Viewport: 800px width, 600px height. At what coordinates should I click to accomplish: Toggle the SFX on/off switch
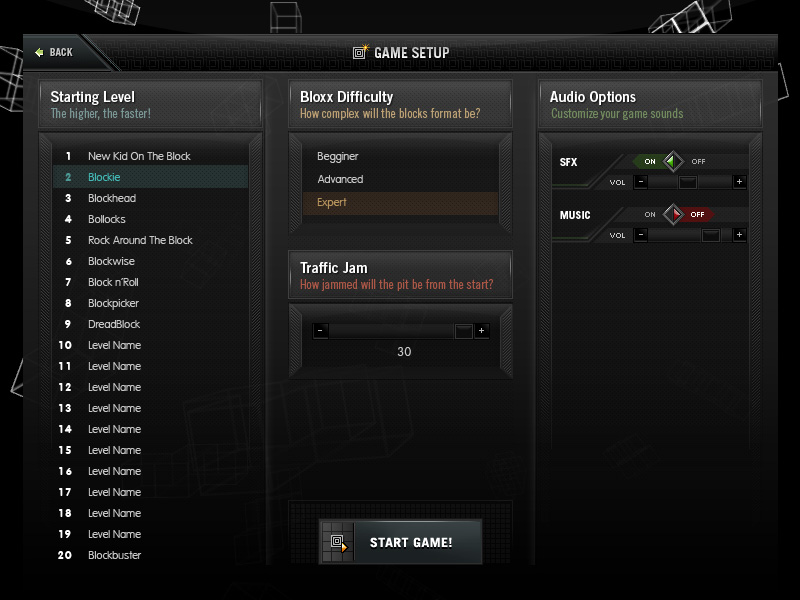[673, 161]
